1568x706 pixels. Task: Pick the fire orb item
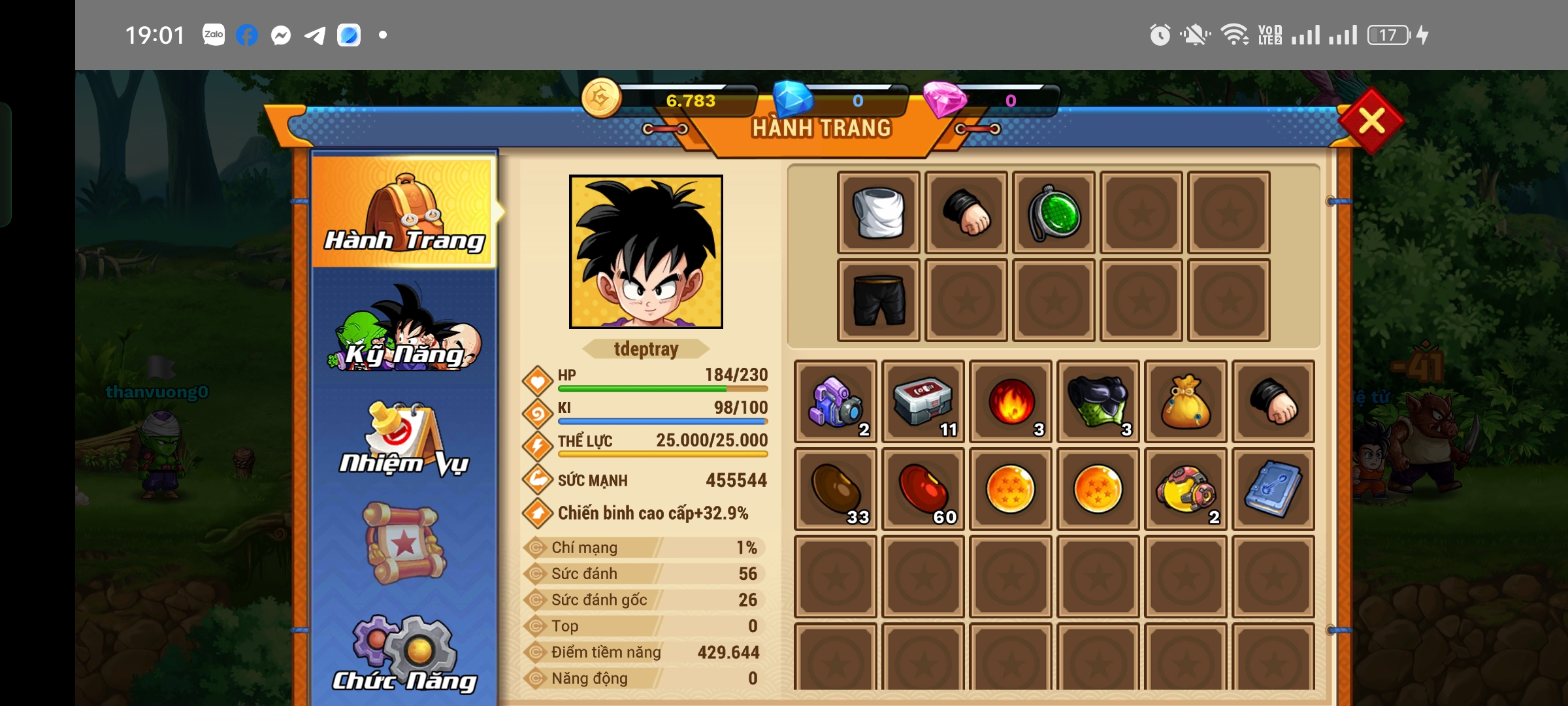click(x=1011, y=402)
